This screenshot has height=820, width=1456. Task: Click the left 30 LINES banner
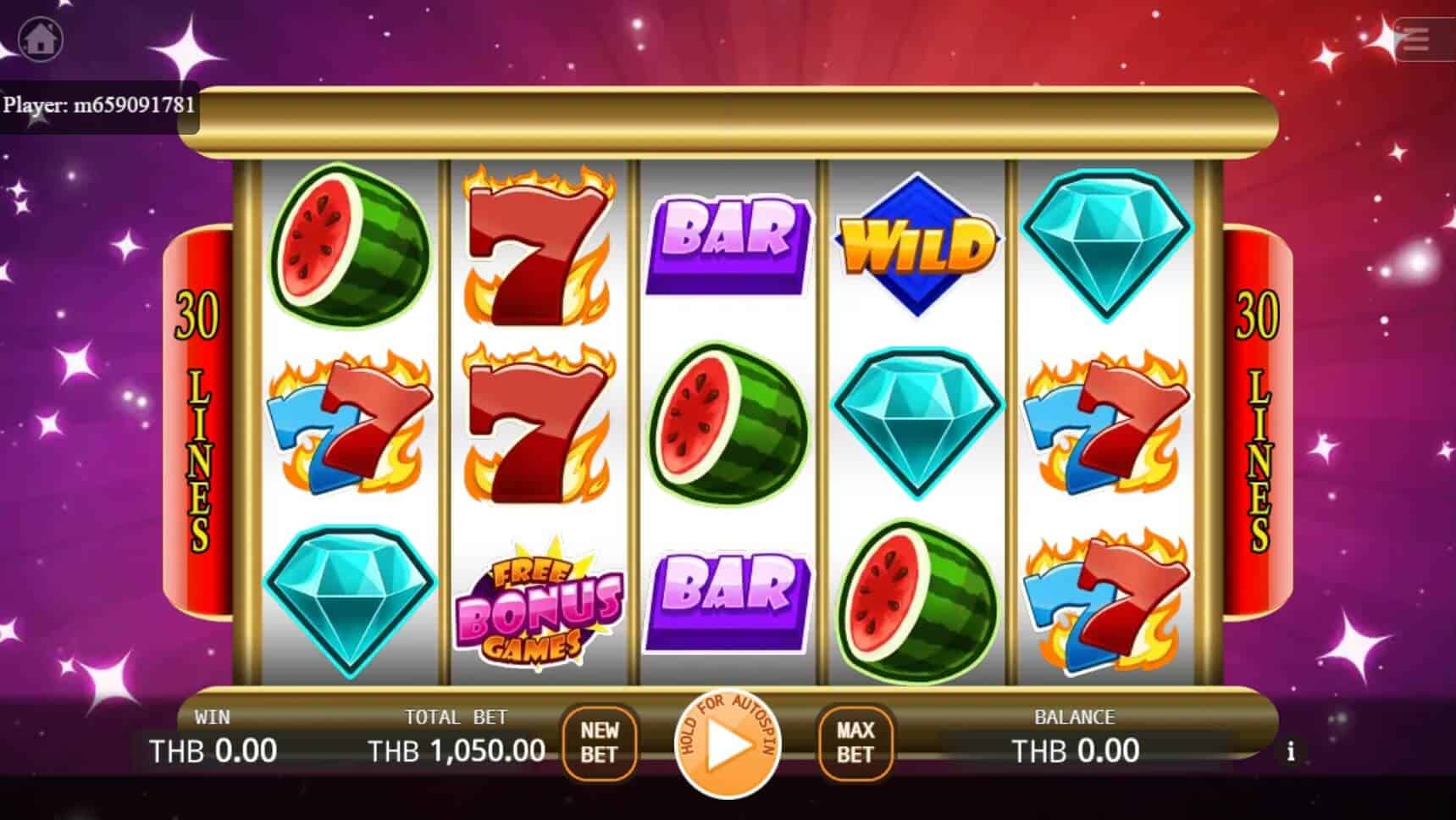coord(200,419)
